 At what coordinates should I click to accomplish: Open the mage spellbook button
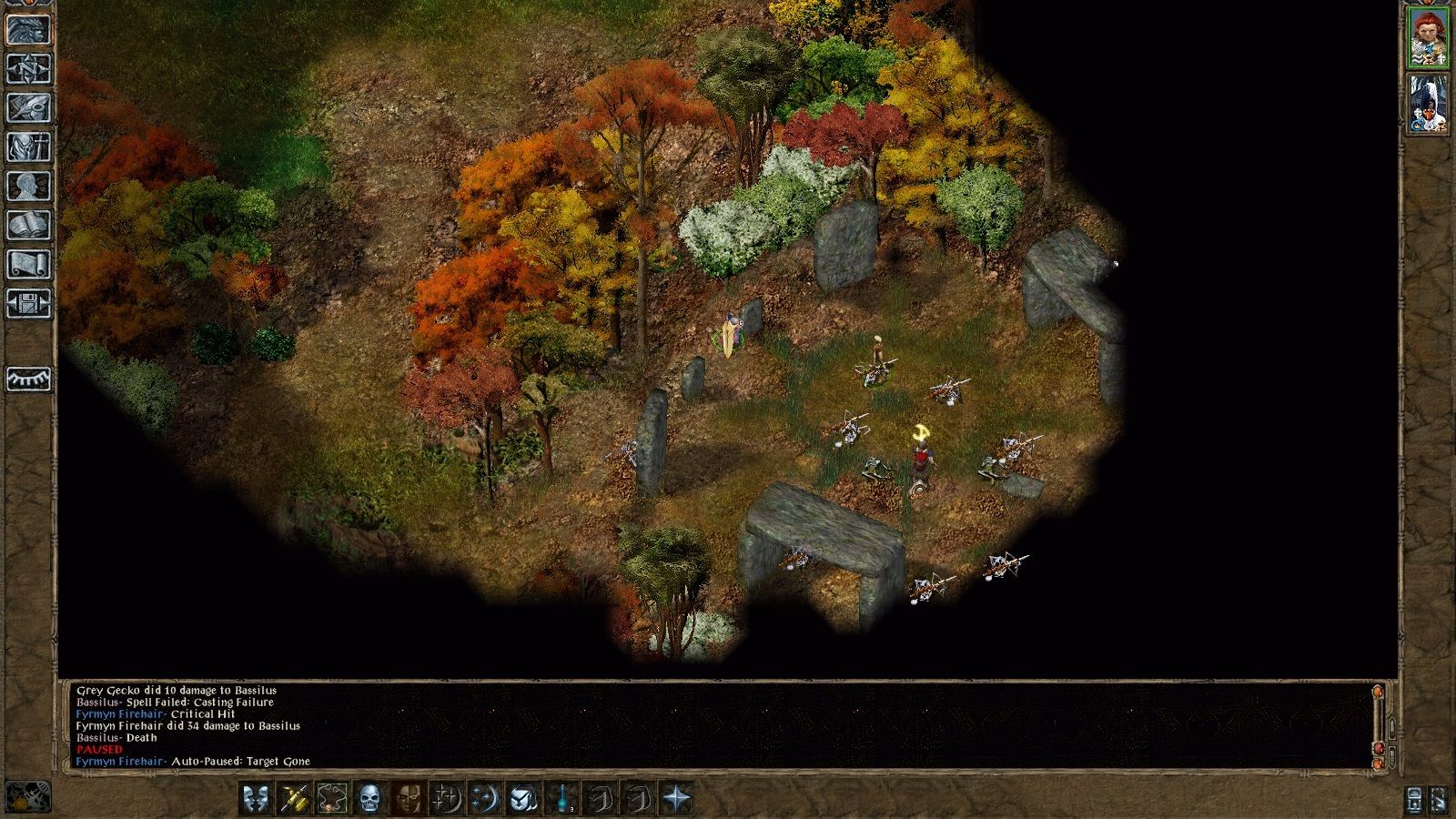click(x=28, y=226)
